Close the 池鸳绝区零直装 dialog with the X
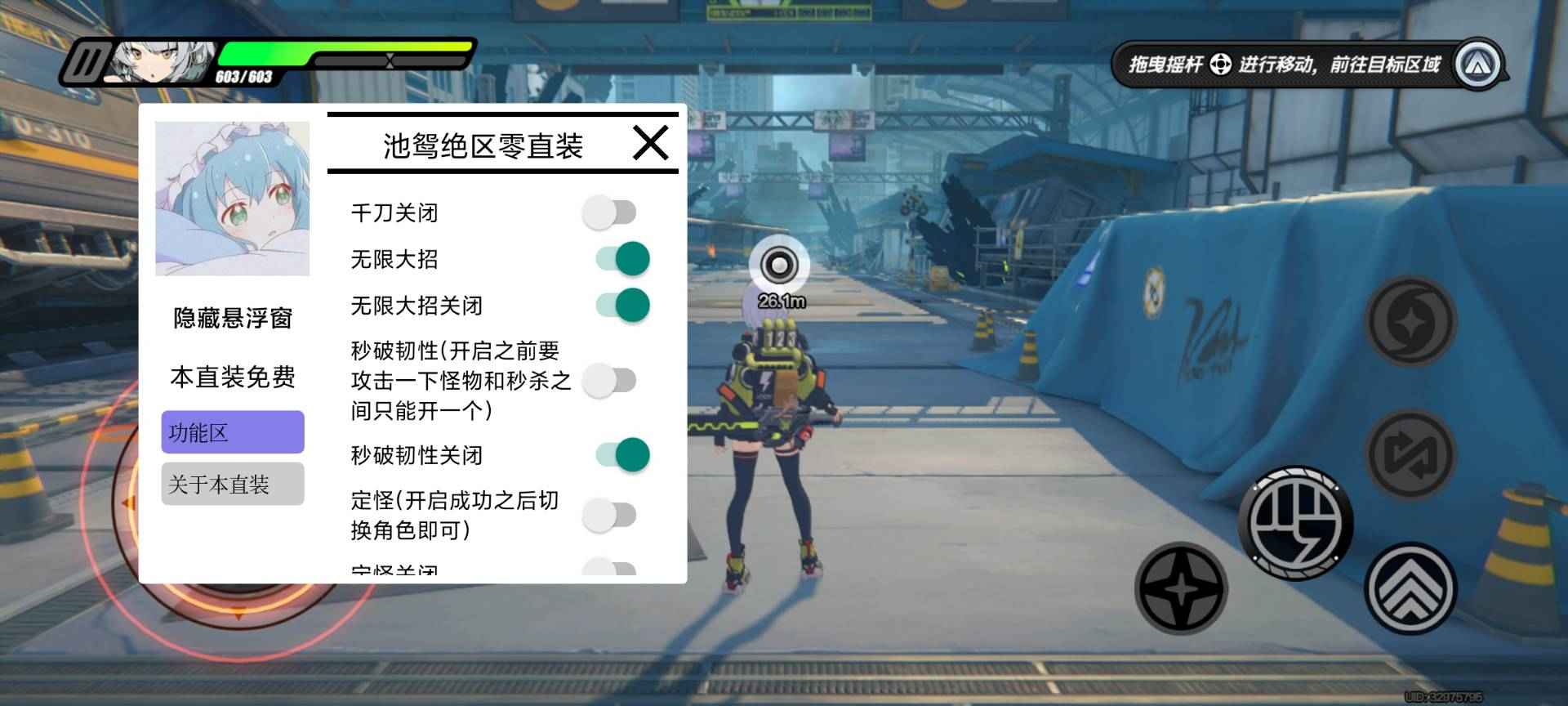Image resolution: width=1568 pixels, height=706 pixels. pos(649,143)
